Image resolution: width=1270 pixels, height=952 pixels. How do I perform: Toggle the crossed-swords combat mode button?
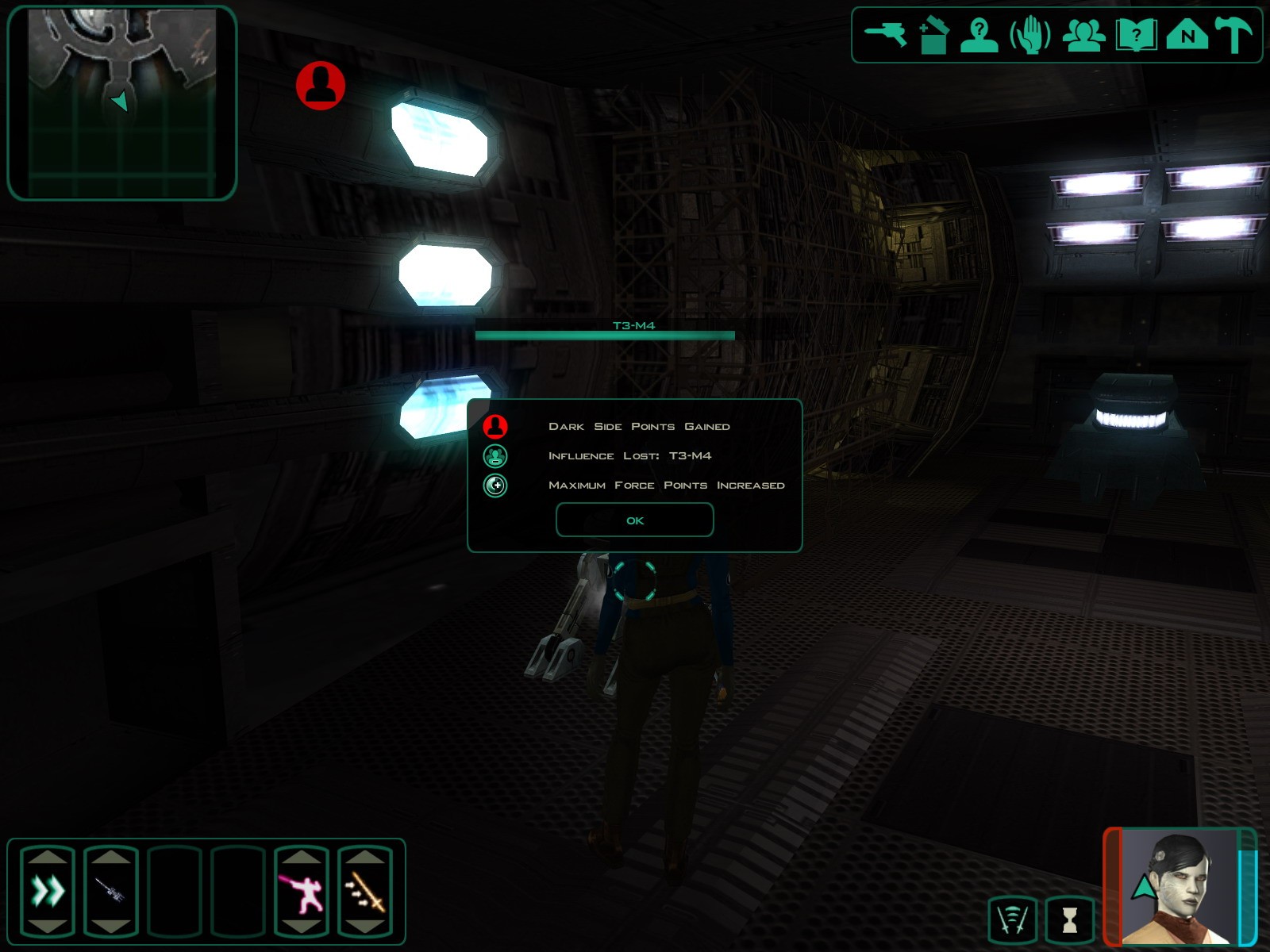[x=1012, y=920]
